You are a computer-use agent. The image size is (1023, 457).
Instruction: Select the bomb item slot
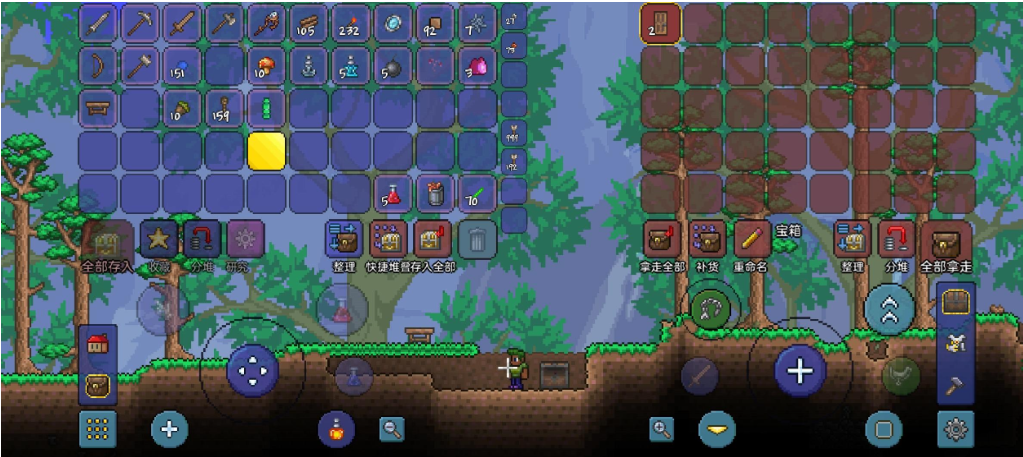tap(393, 66)
